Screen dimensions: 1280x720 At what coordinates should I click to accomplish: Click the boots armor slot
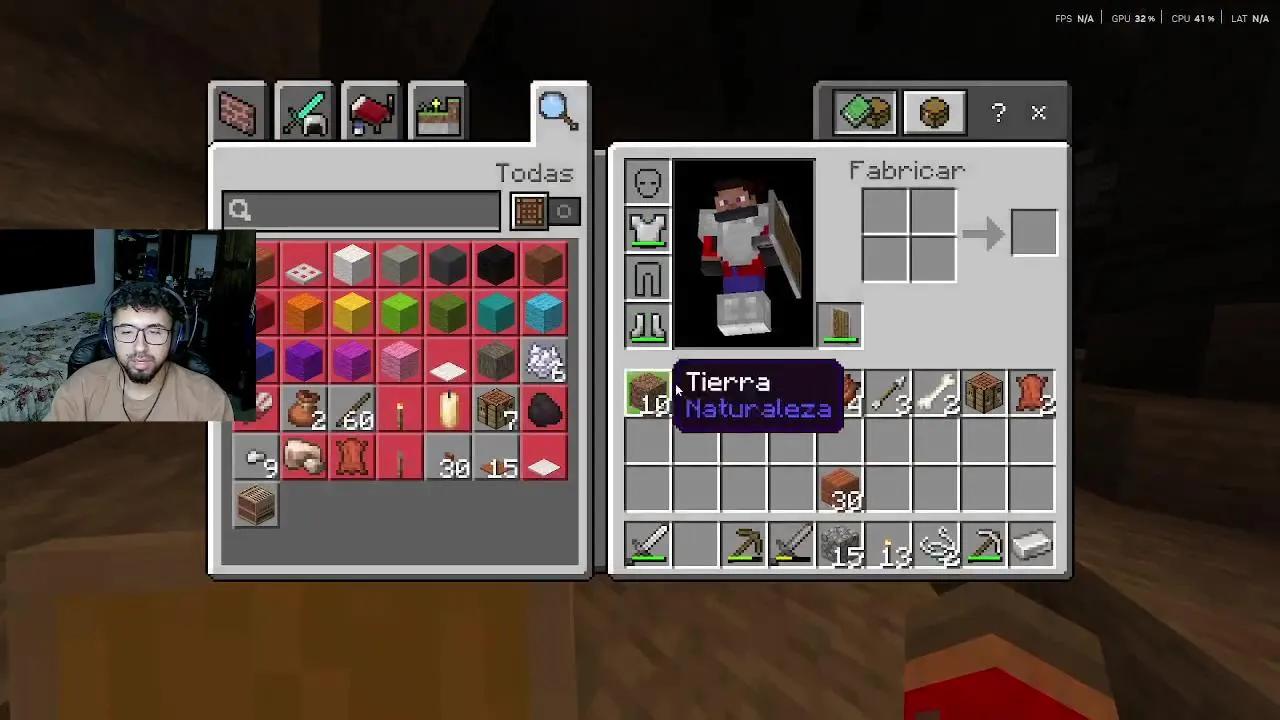(647, 326)
